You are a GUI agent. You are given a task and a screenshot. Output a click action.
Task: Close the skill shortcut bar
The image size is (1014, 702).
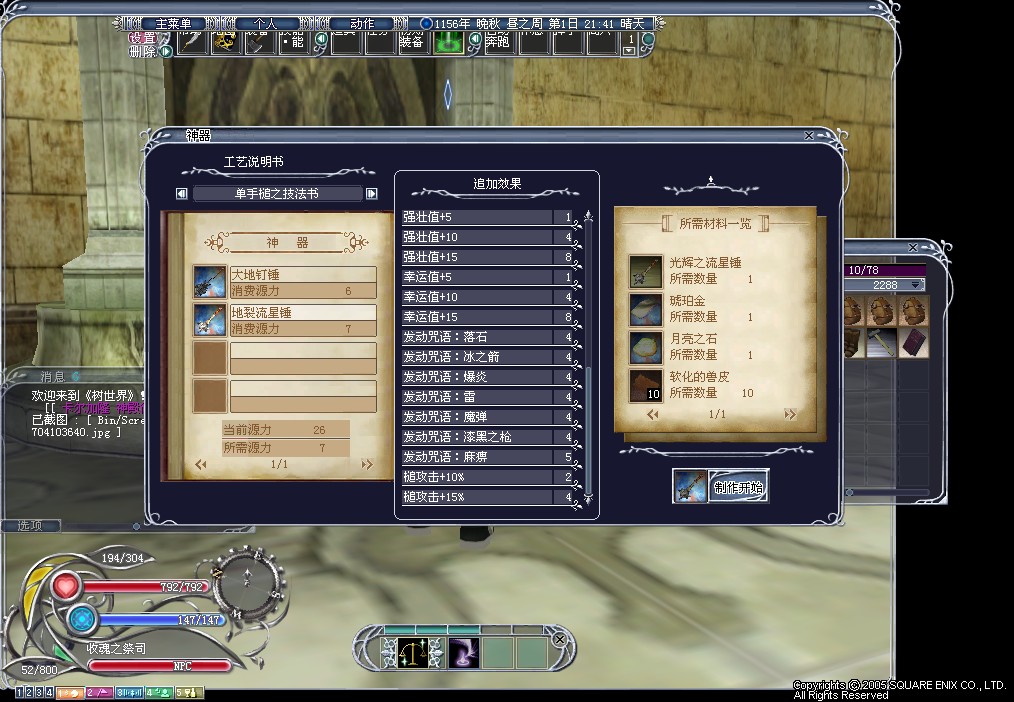(560, 639)
